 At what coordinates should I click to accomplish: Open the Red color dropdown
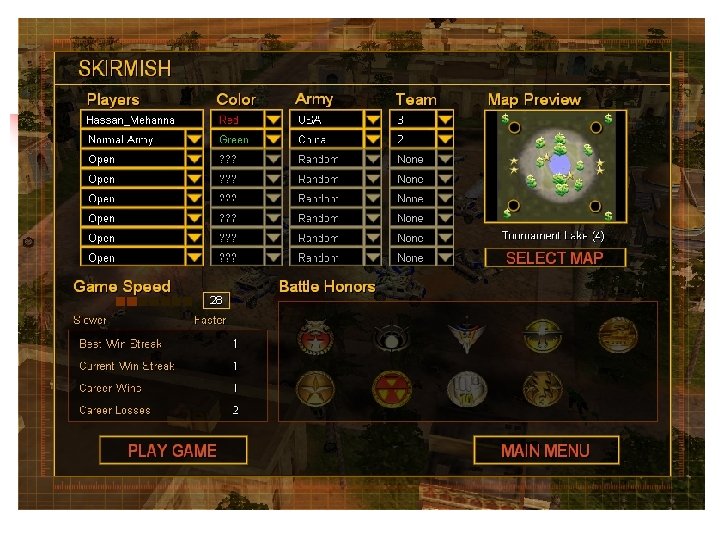pyautogui.click(x=273, y=120)
